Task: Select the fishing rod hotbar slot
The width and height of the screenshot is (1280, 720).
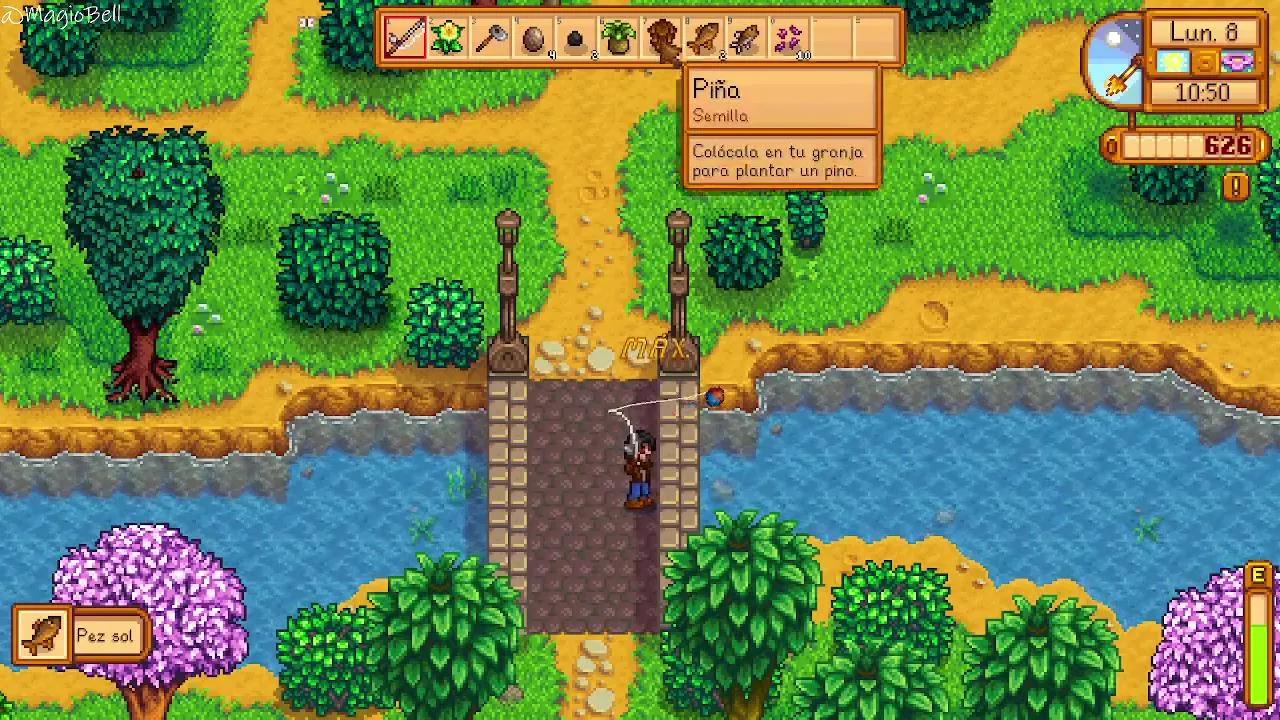Action: click(405, 39)
